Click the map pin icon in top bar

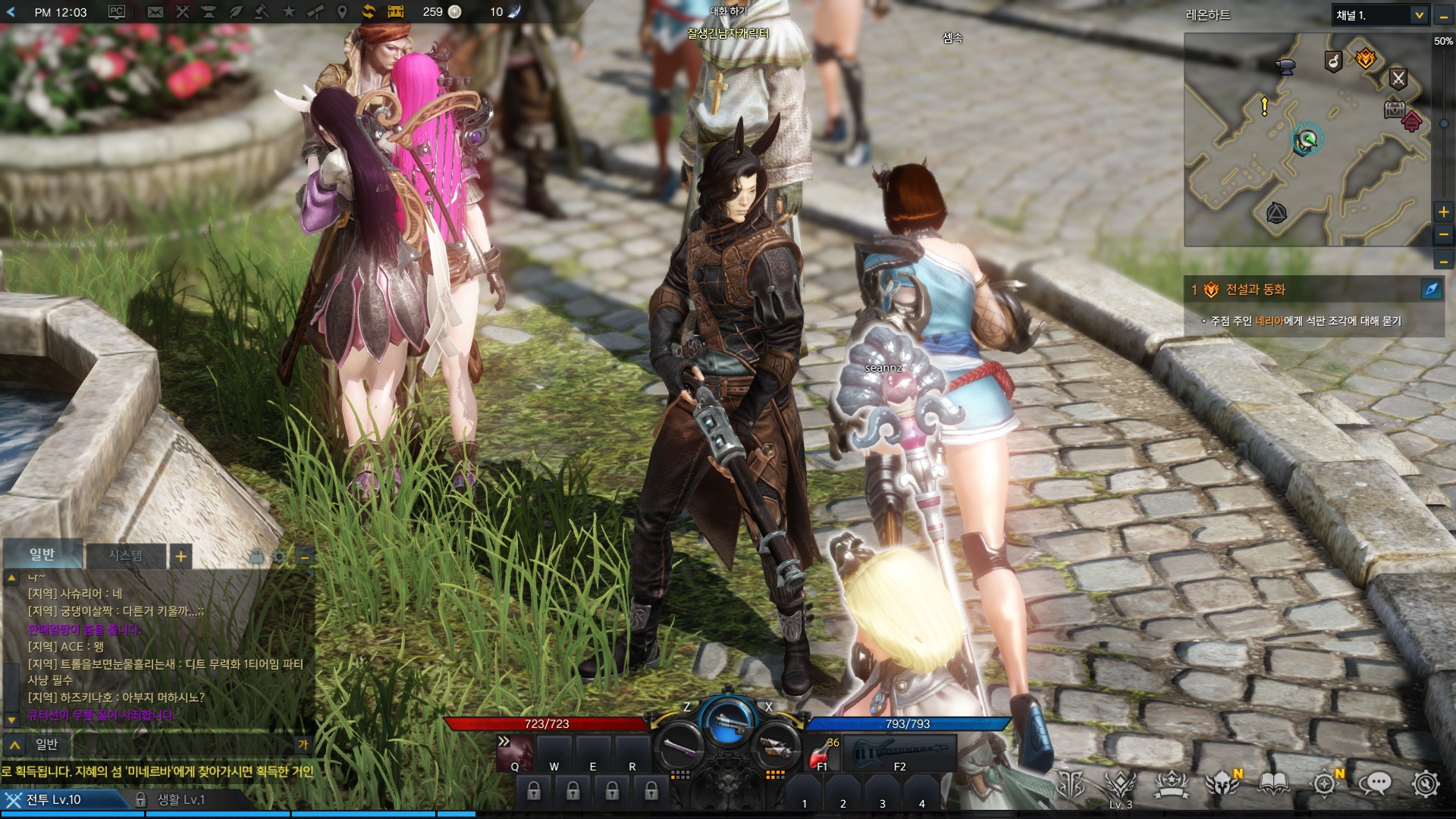342,11
